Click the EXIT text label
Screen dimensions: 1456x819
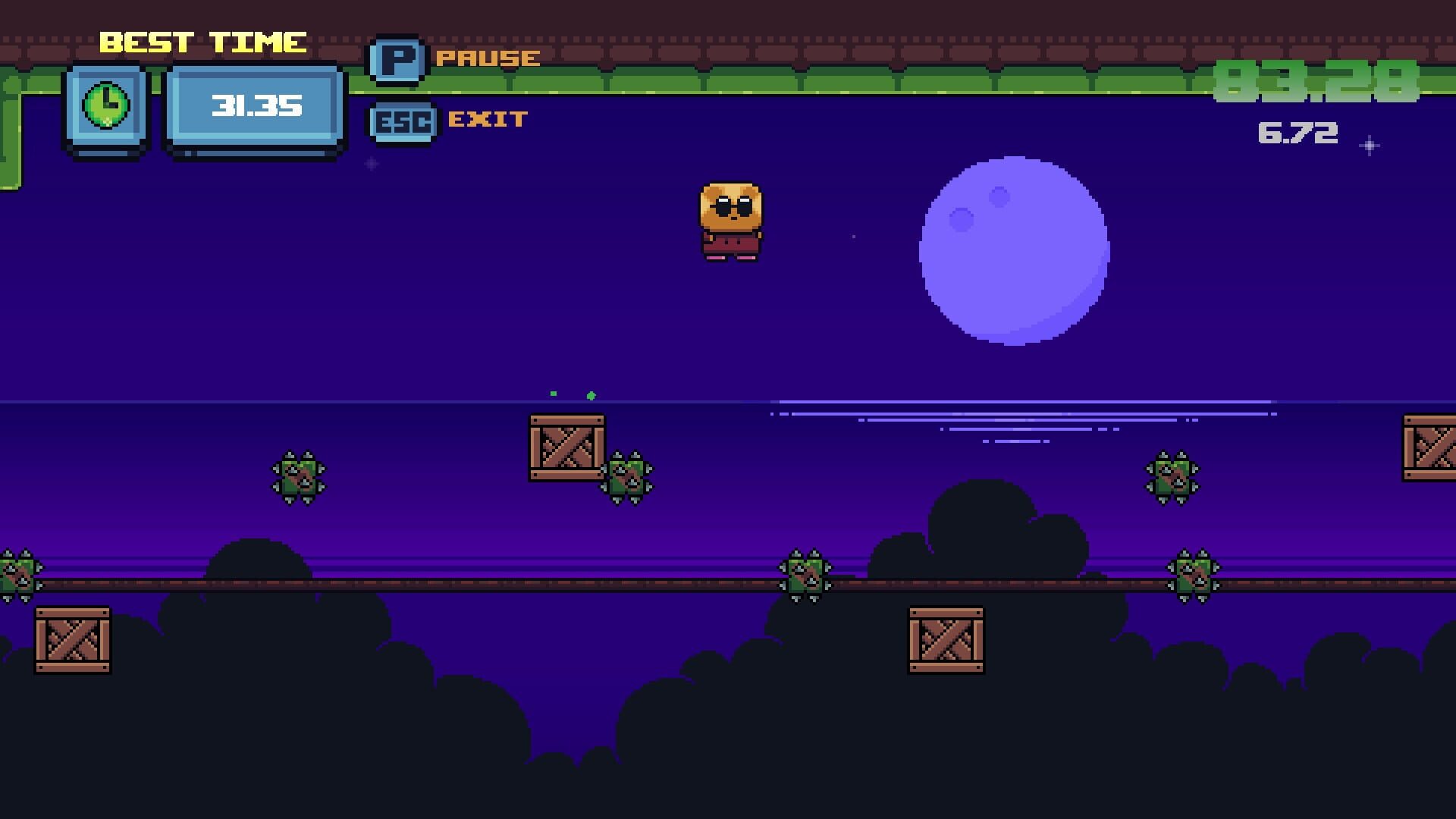coord(488,118)
